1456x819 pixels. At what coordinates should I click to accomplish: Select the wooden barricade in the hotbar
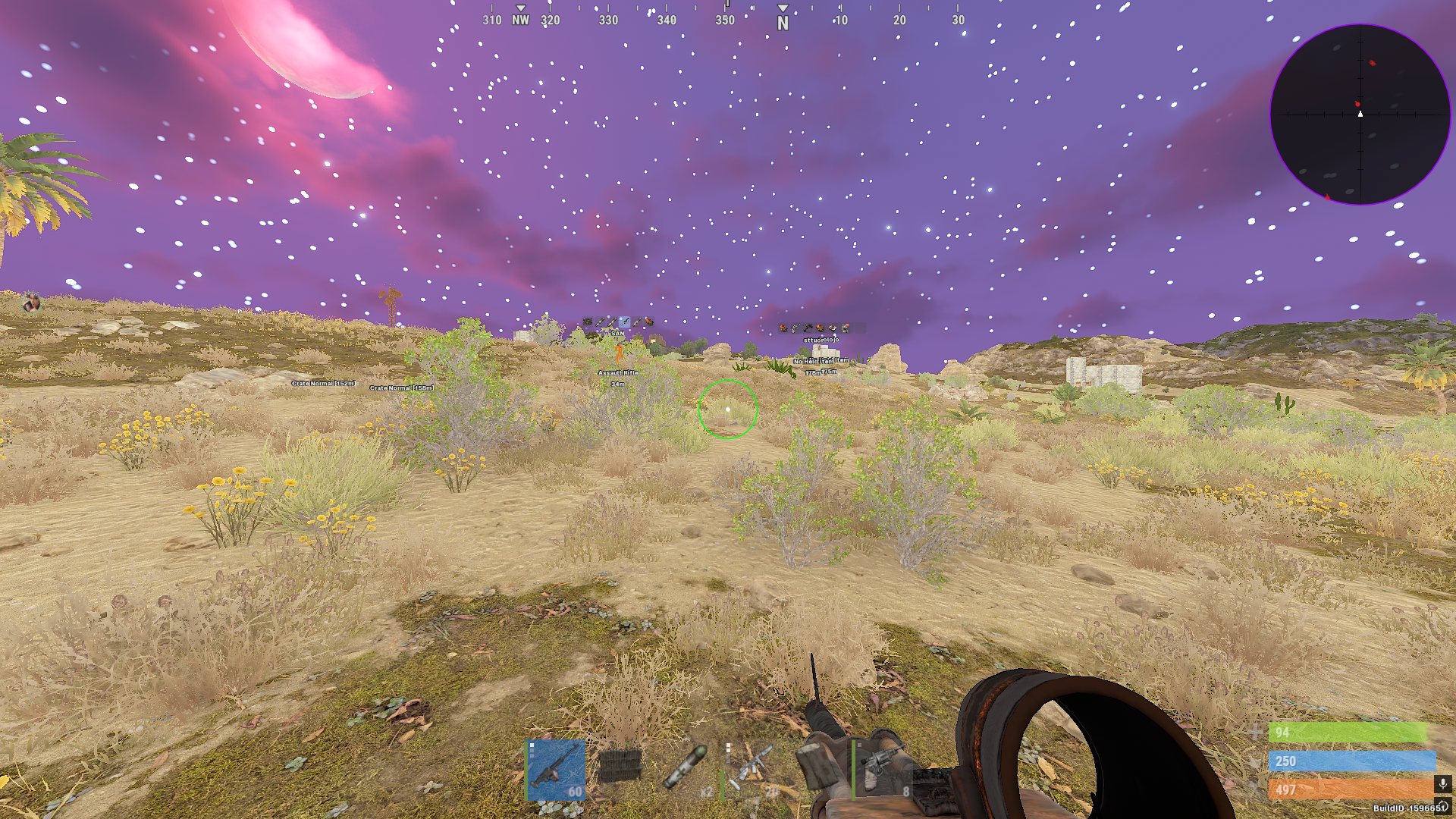tap(620, 767)
